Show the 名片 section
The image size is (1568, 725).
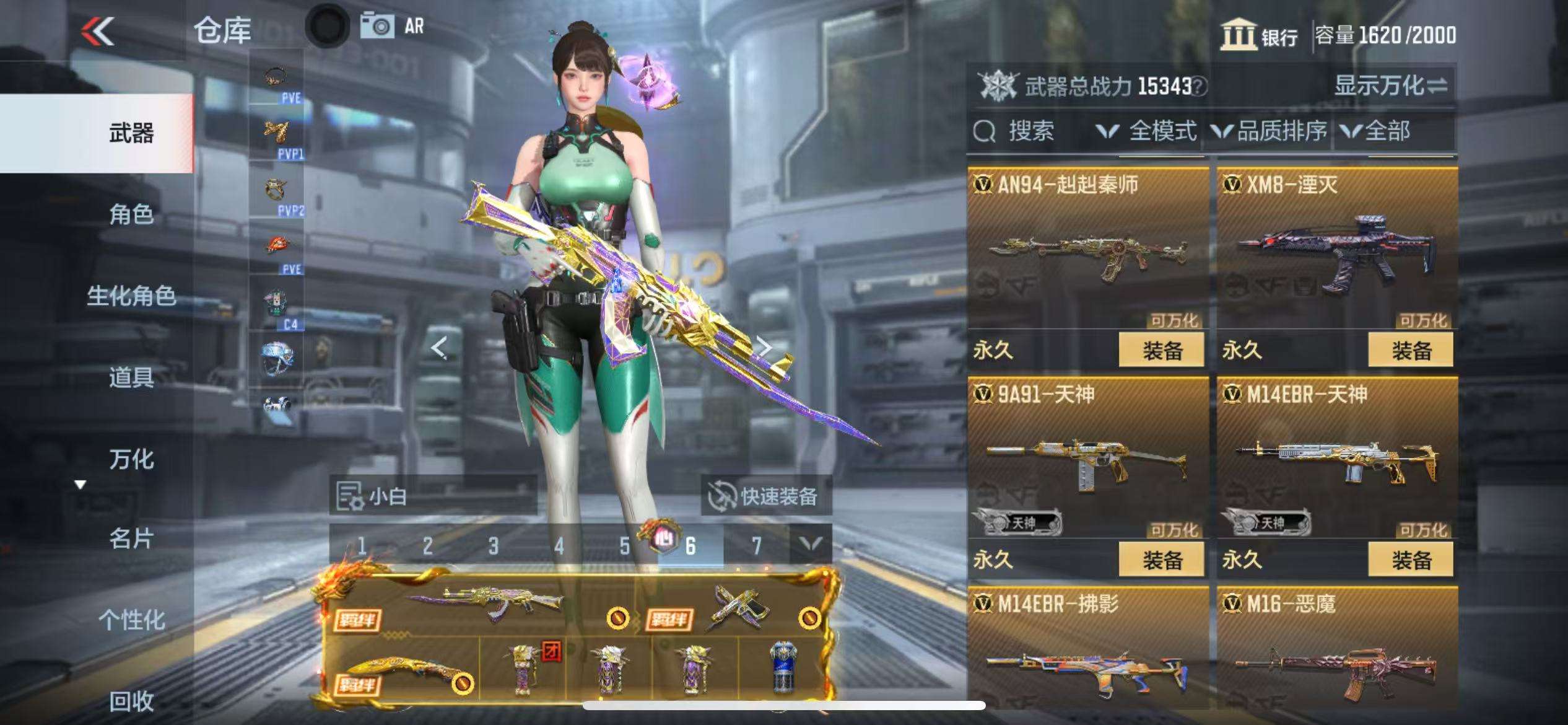[131, 538]
